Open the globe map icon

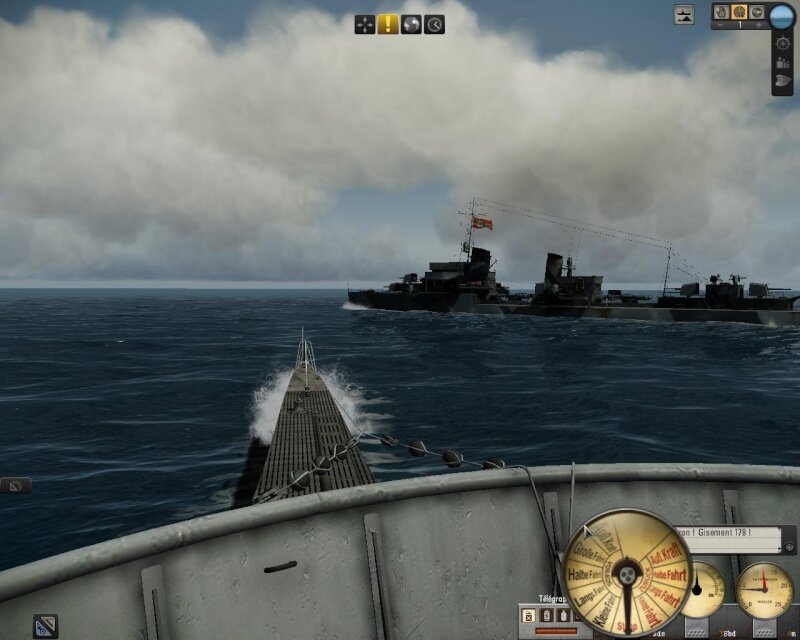coord(411,24)
